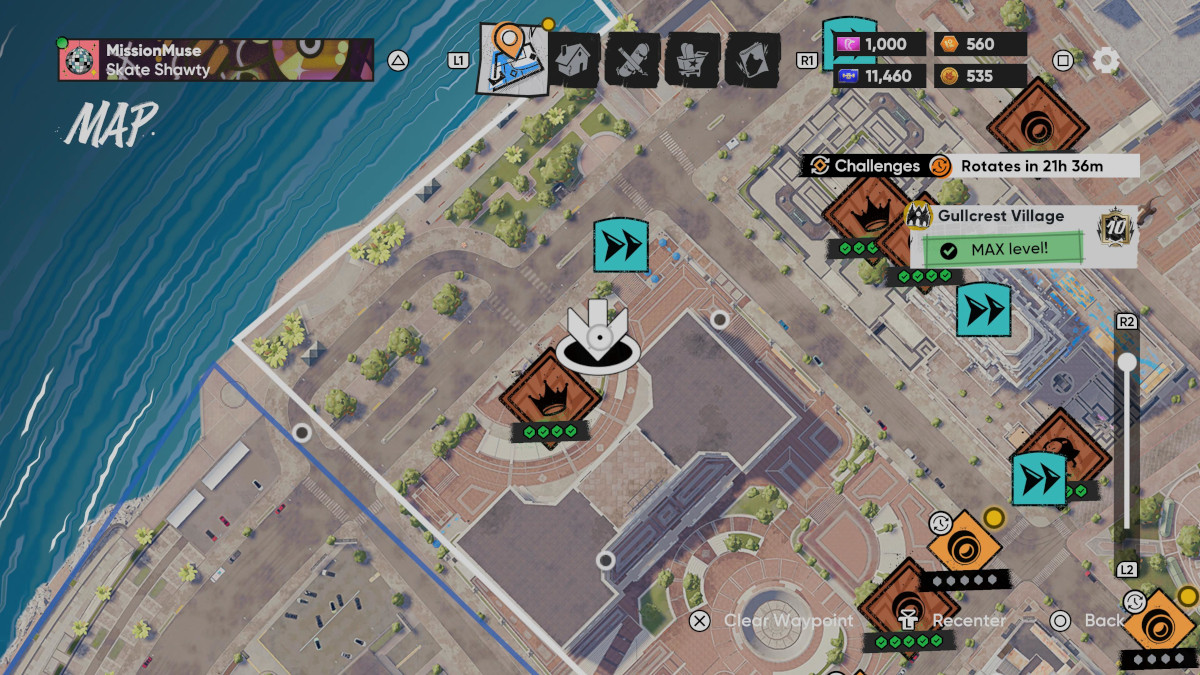Choose the crown challenge marker beside the waypoint

pos(549,394)
